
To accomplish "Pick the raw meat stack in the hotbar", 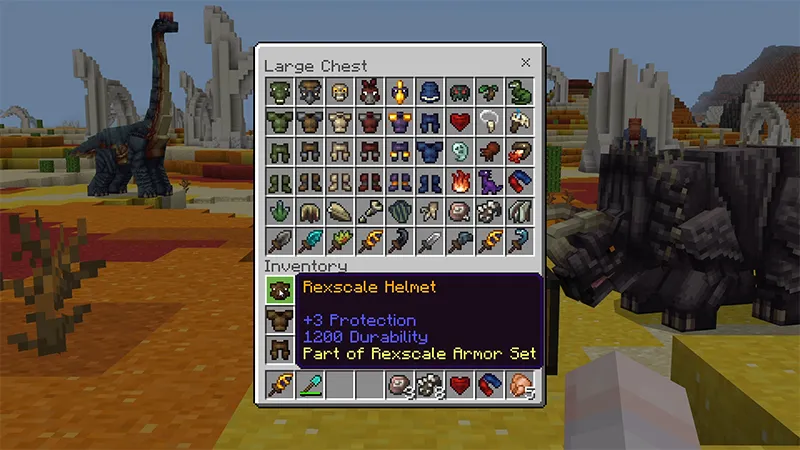I will pyautogui.click(x=520, y=385).
